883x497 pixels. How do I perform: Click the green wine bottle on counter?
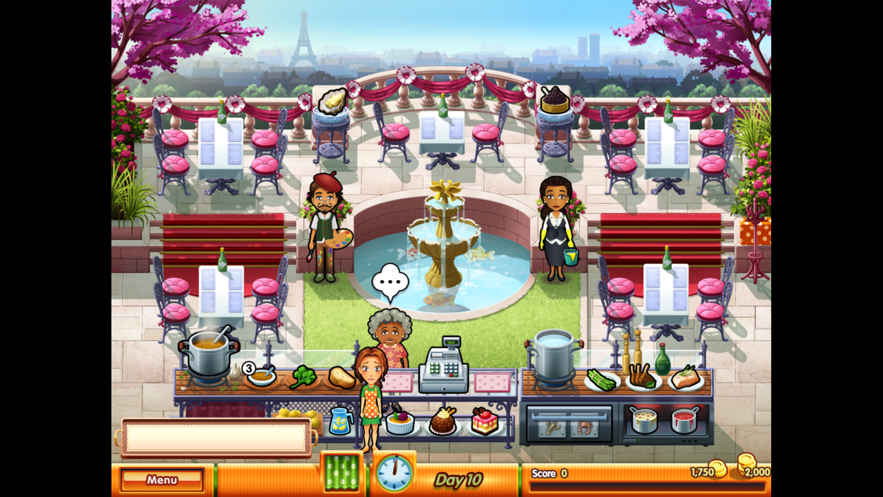click(x=662, y=358)
